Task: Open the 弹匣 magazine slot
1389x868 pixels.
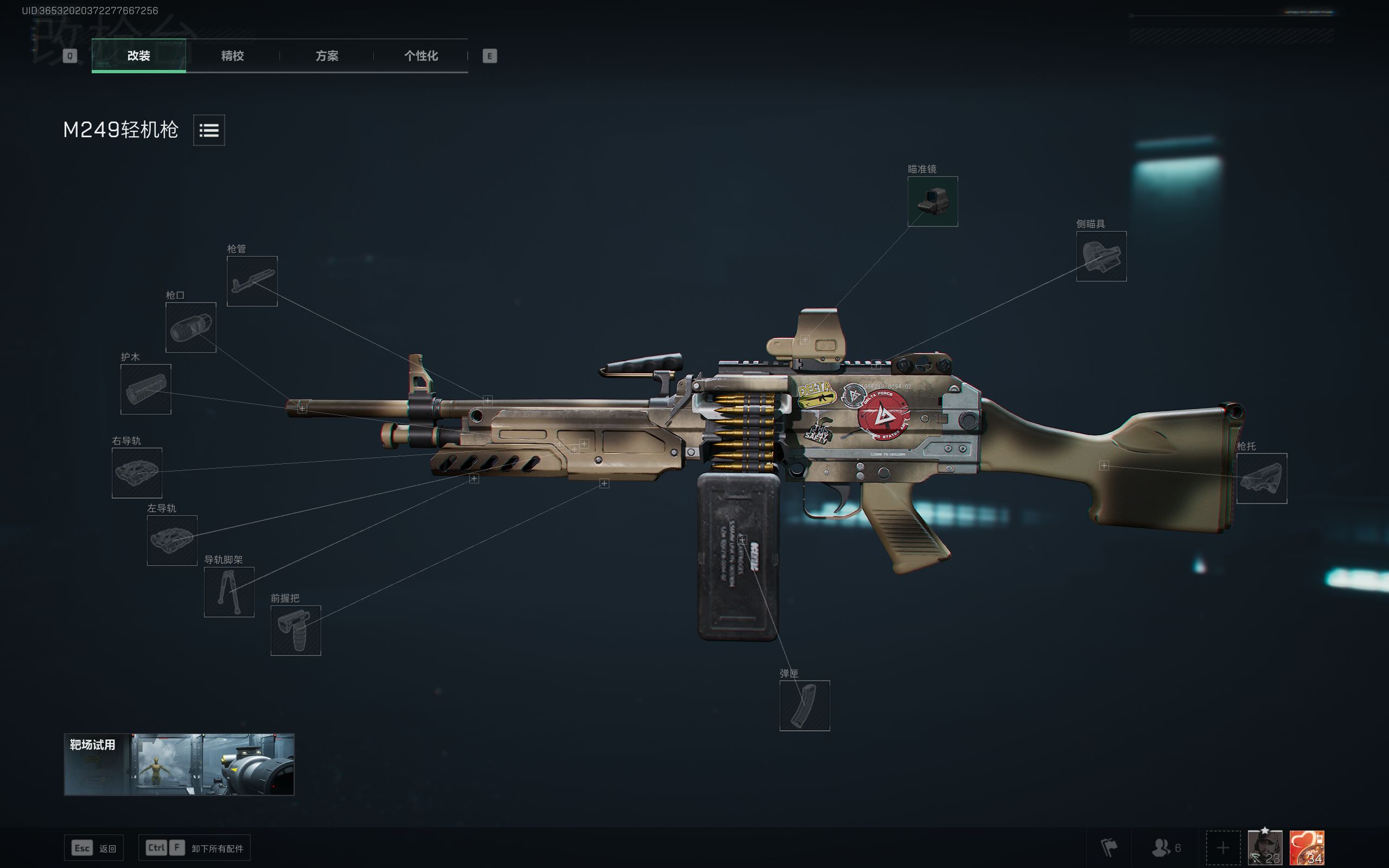Action: point(804,706)
